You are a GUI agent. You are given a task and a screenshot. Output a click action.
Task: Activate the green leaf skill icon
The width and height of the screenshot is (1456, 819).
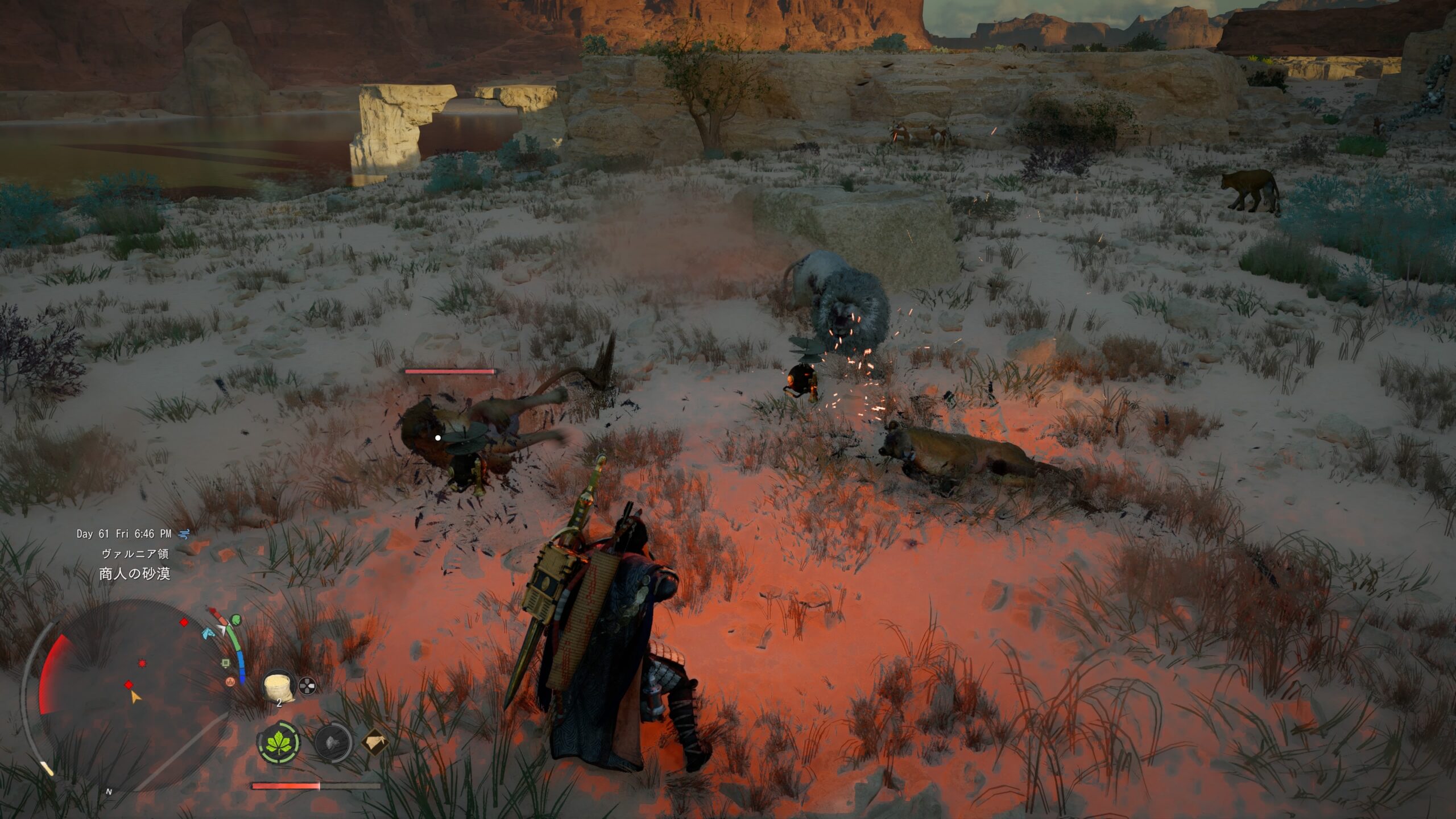pos(279,743)
